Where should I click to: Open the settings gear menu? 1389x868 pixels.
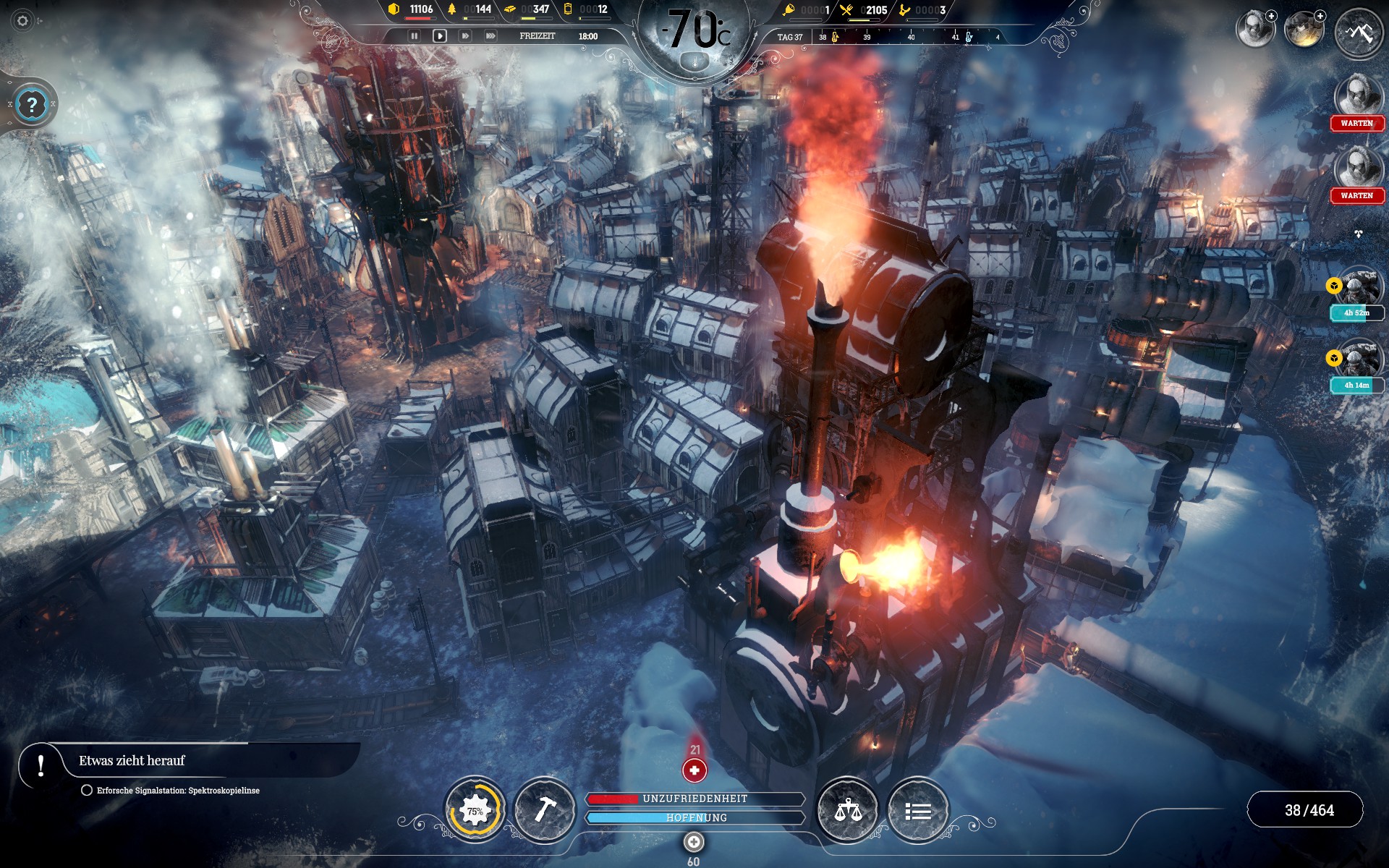22,21
